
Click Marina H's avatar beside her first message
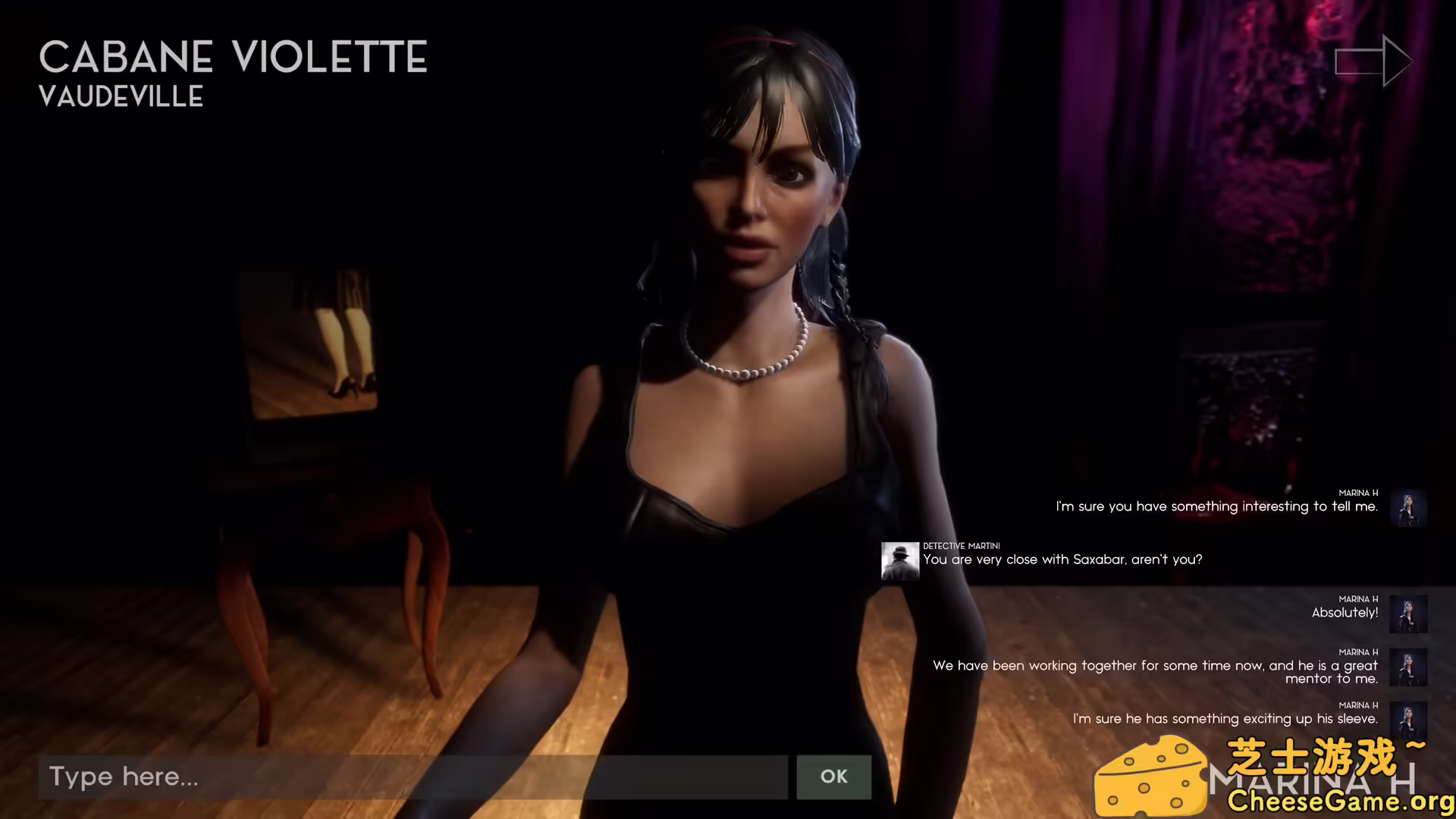[x=1408, y=507]
